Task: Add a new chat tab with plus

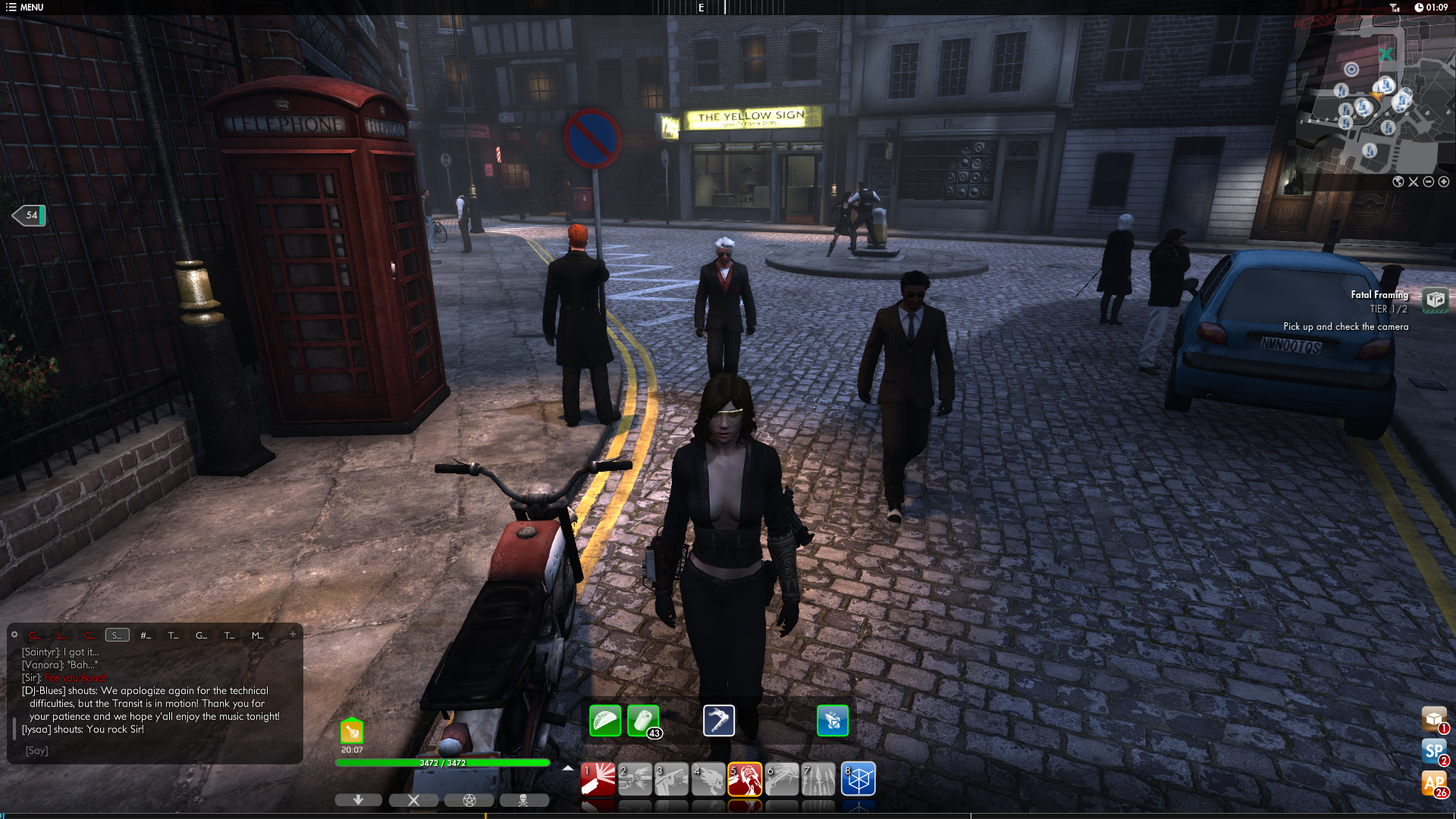Action: tap(293, 635)
